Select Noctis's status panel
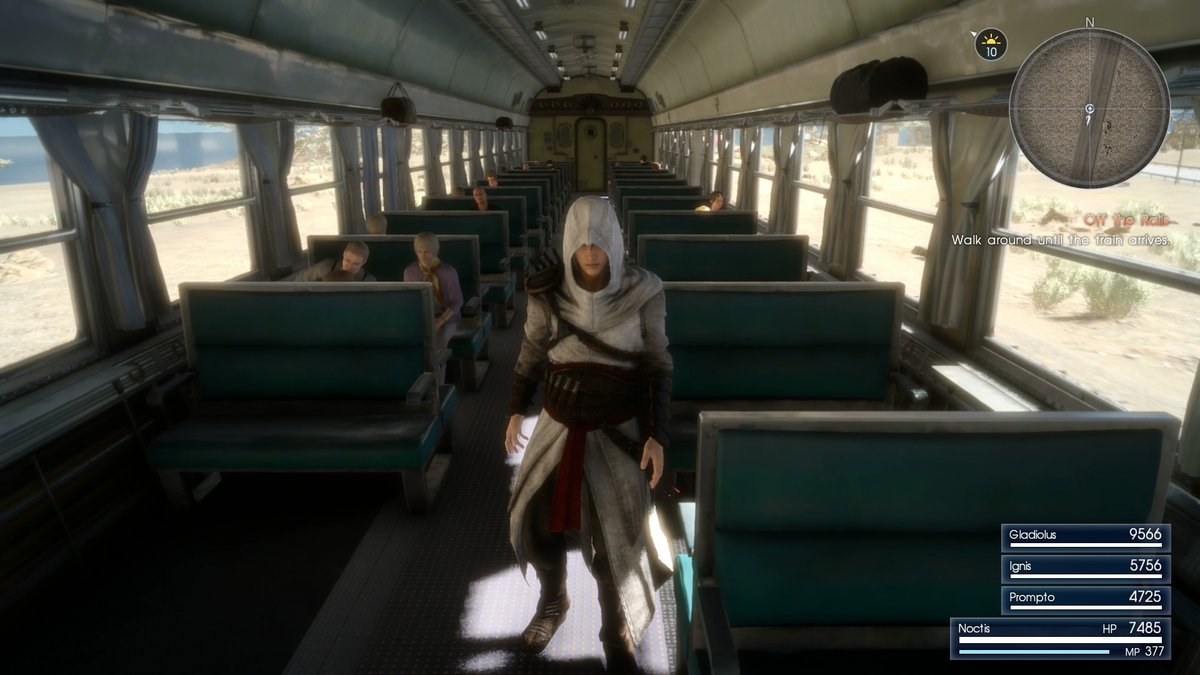Screen dimensions: 1200x675 point(1061,637)
